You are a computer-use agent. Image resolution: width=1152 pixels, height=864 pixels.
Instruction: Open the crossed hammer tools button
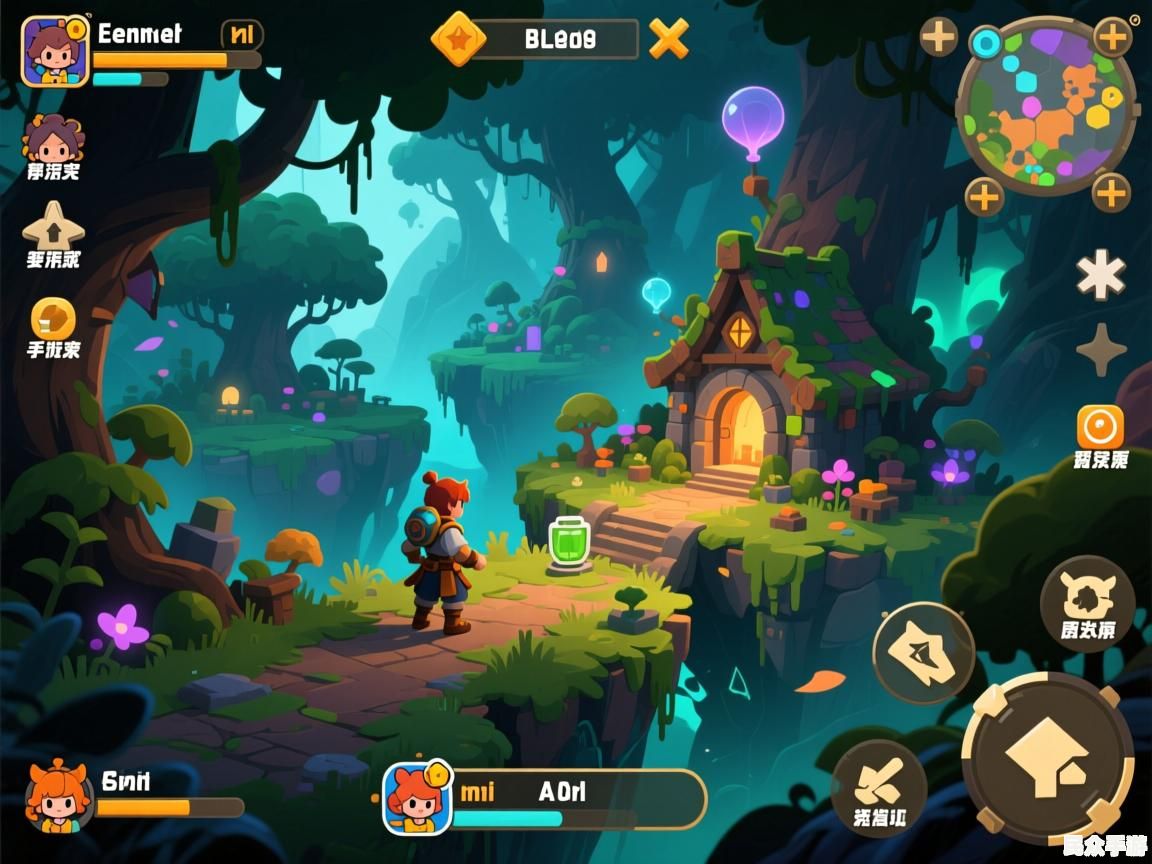click(879, 788)
